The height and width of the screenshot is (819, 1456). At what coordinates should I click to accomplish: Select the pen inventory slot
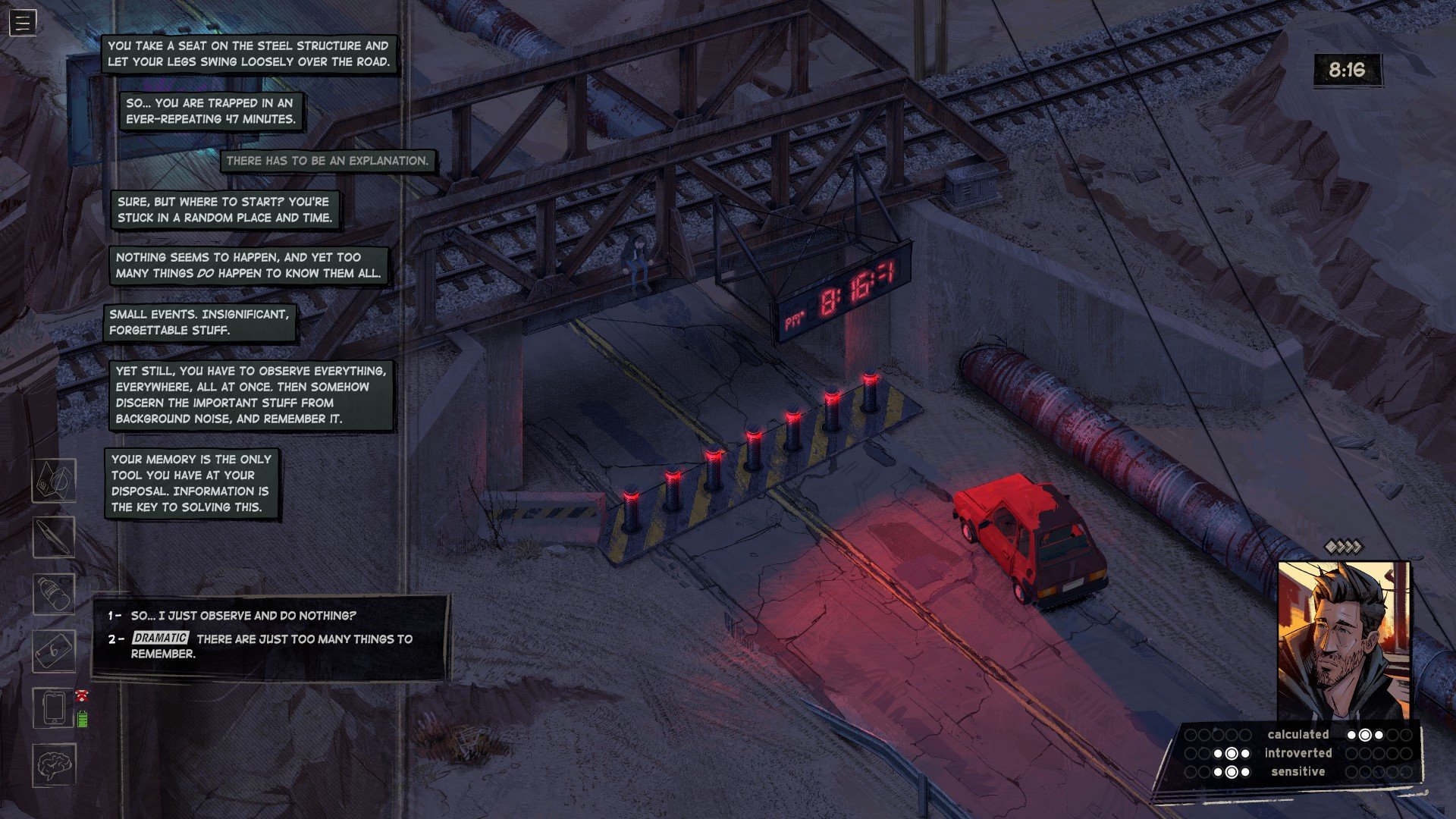54,537
